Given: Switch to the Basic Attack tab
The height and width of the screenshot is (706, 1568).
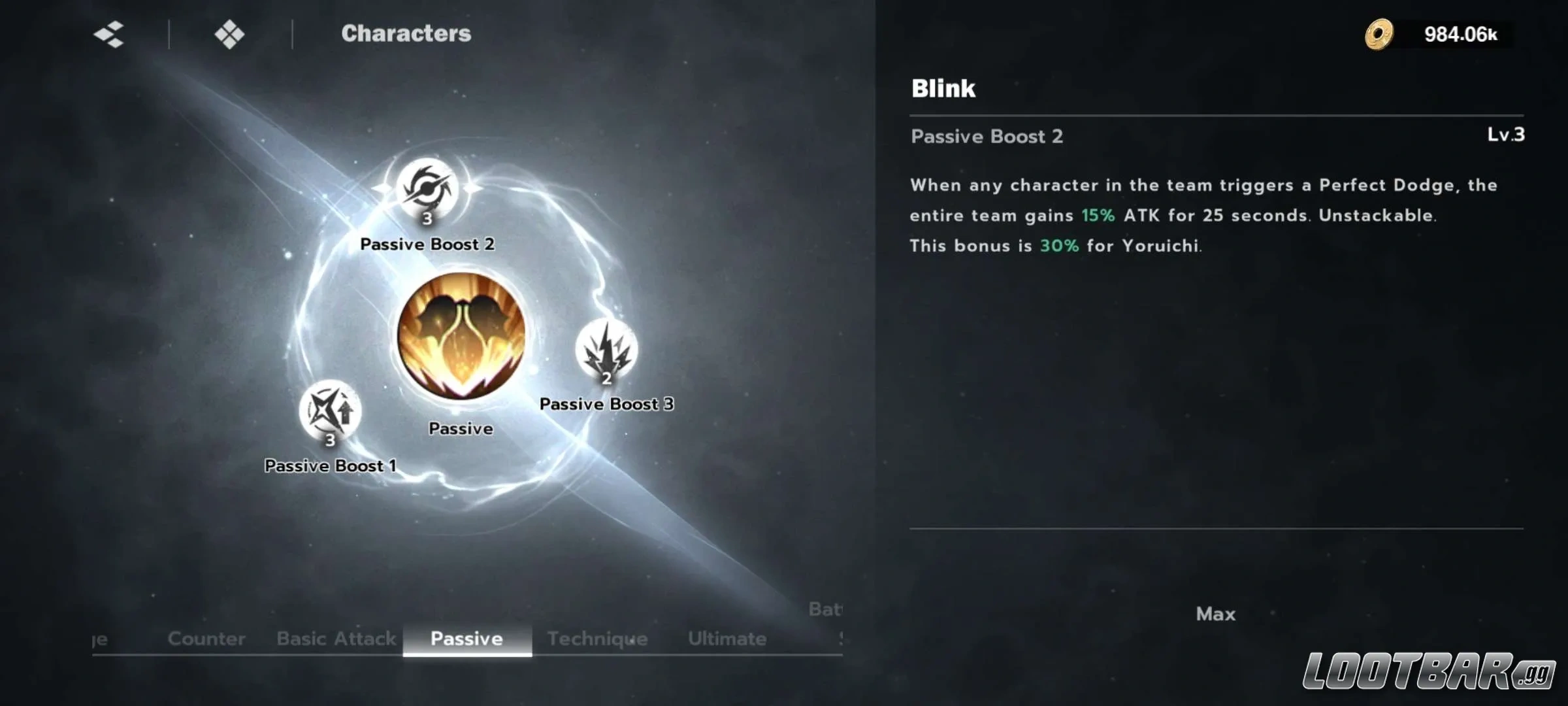Looking at the screenshot, I should (336, 638).
